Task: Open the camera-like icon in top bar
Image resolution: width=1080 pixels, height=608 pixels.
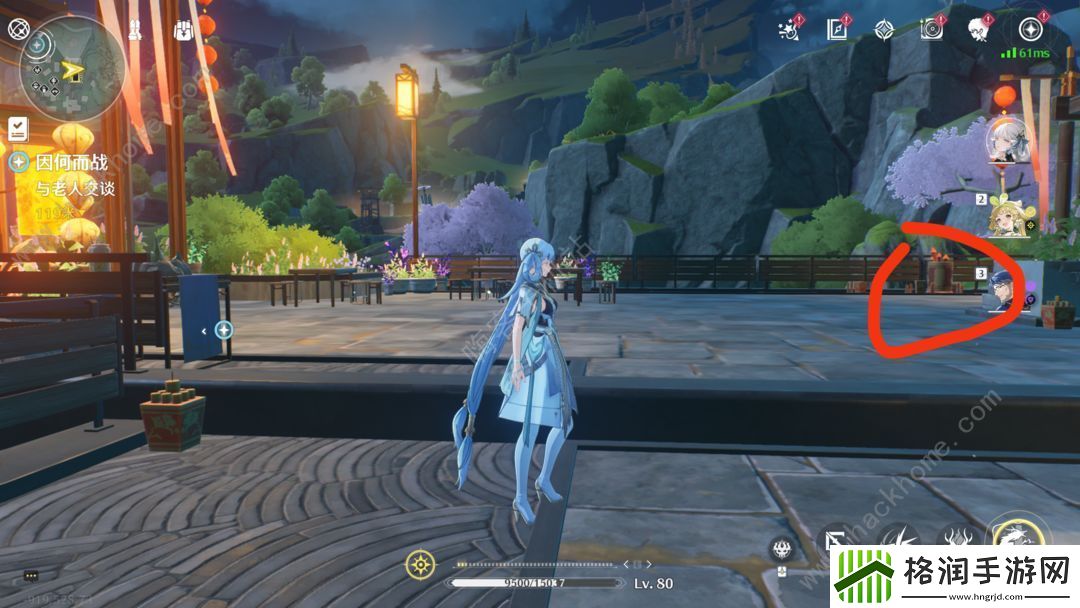Action: click(932, 29)
